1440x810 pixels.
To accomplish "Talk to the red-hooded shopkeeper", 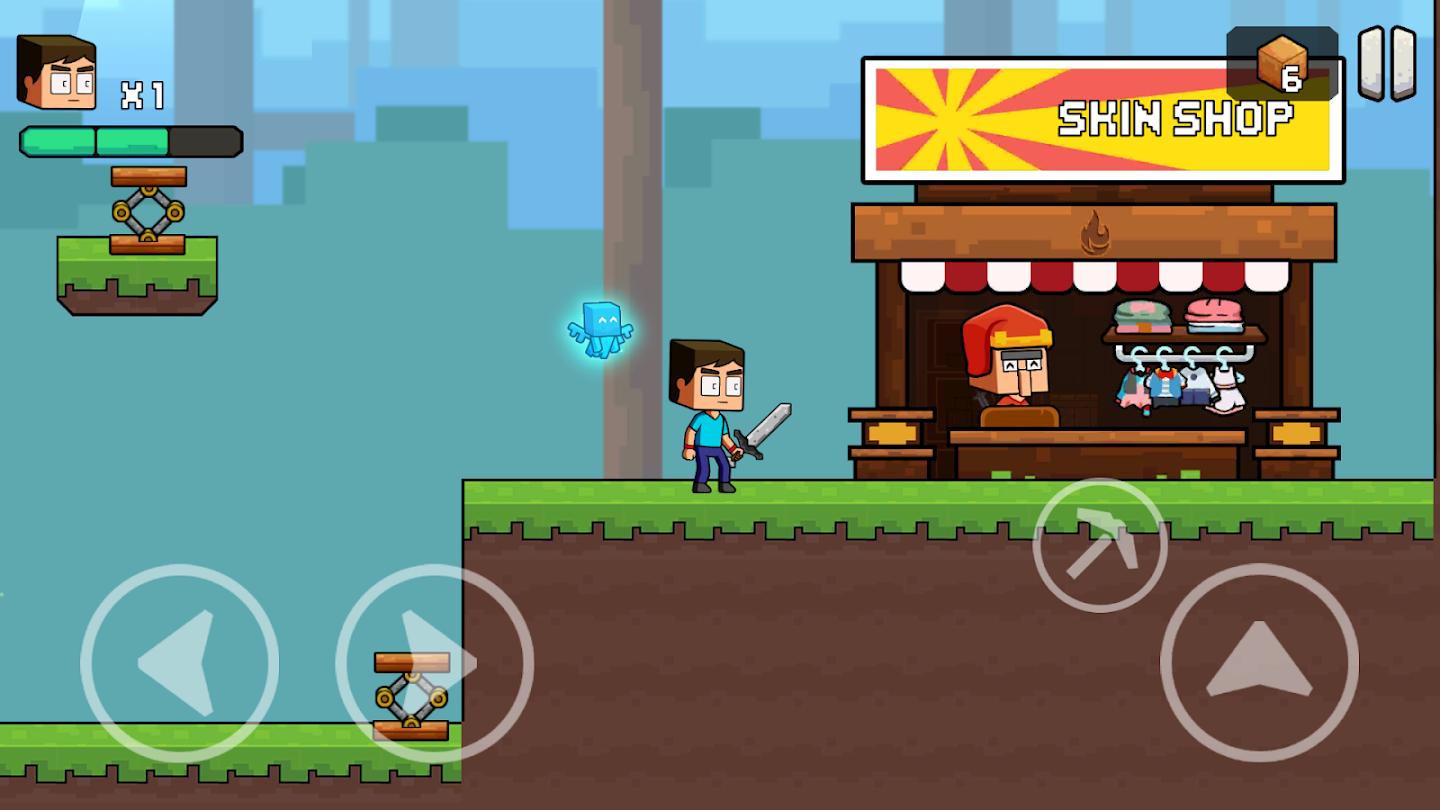I will coord(1005,370).
